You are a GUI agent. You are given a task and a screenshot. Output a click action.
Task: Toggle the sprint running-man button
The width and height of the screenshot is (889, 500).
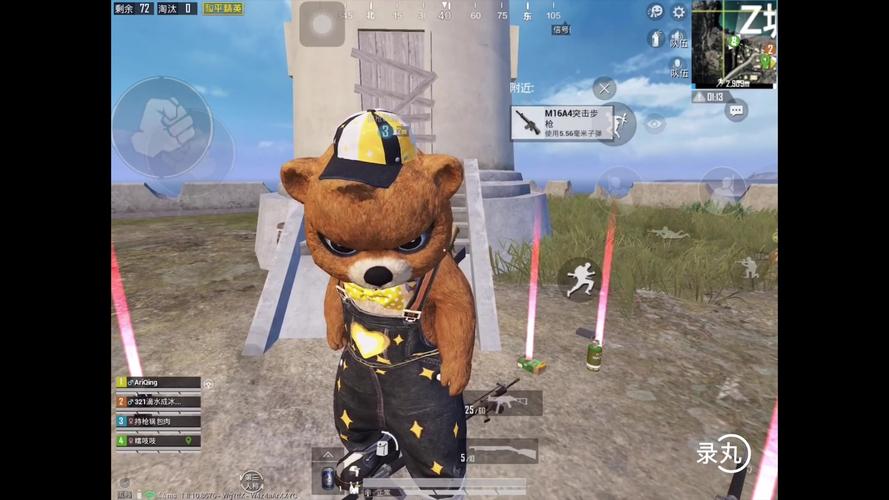click(x=578, y=279)
